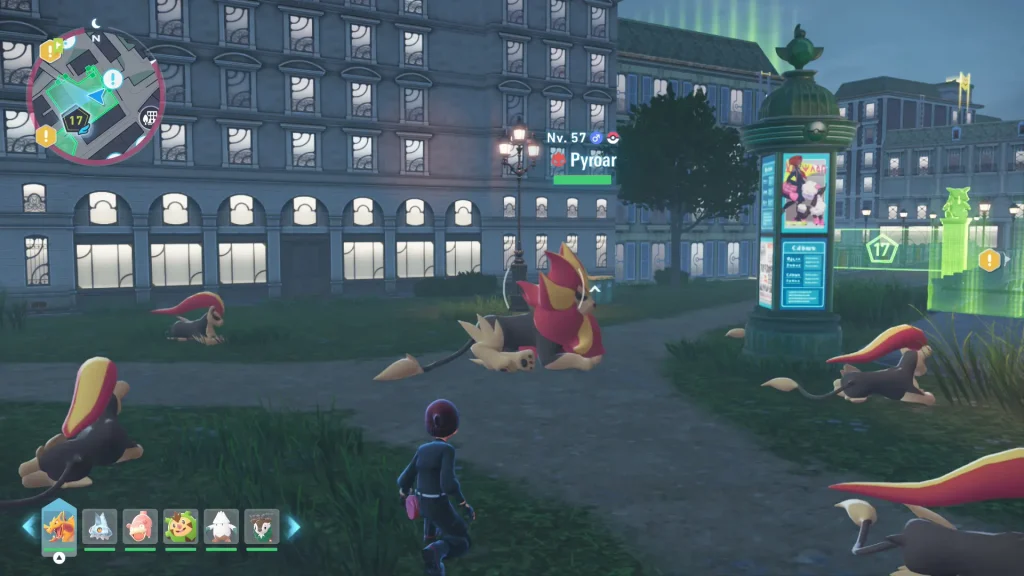The width and height of the screenshot is (1024, 576).
Task: Select the Wild Zone 17 marker on minimap
Action: click(75, 120)
